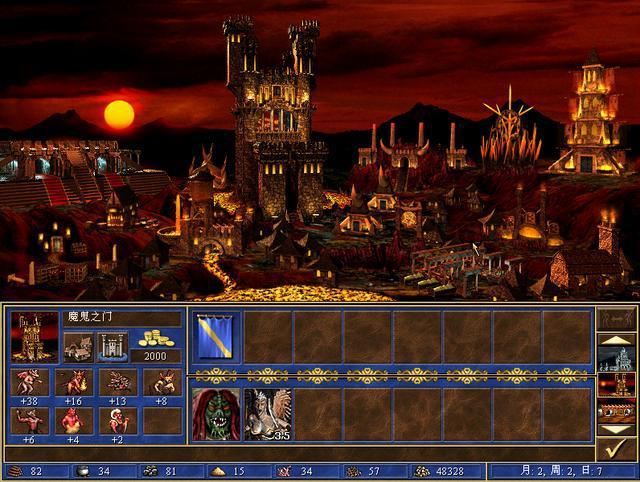Open the fort status icon
This screenshot has width=640, height=482.
[113, 346]
